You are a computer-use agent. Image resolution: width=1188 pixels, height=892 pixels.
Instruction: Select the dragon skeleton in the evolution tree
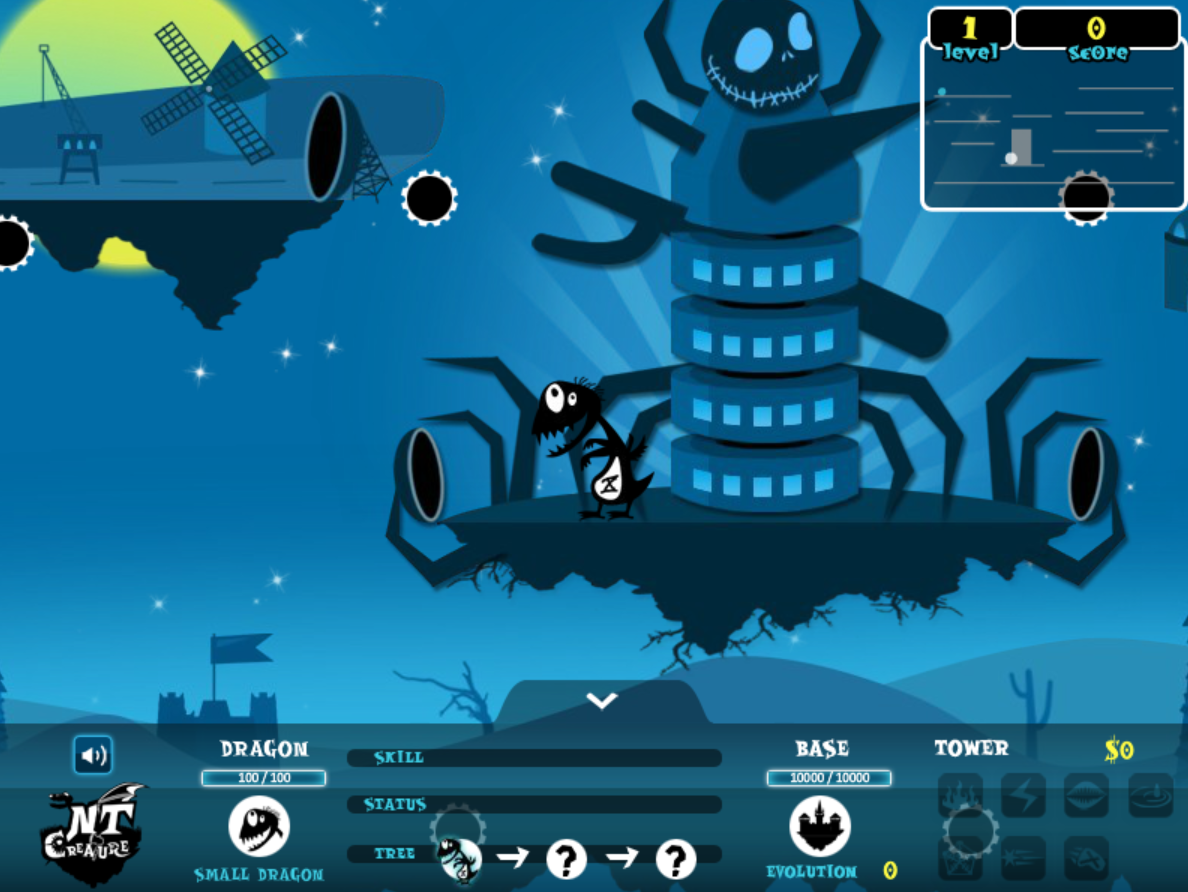(x=460, y=858)
